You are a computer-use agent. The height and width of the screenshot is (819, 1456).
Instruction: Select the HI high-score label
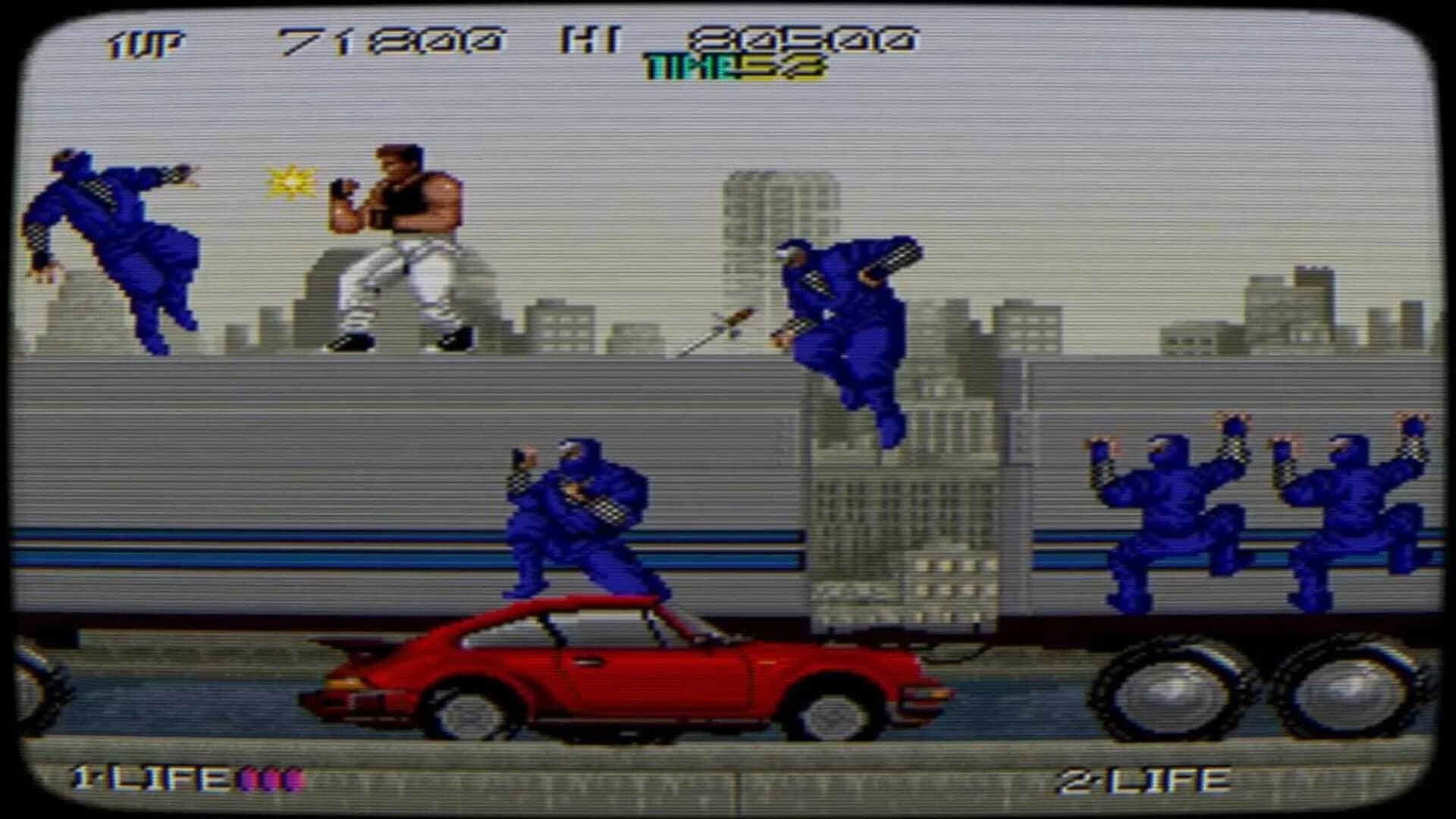click(x=593, y=36)
